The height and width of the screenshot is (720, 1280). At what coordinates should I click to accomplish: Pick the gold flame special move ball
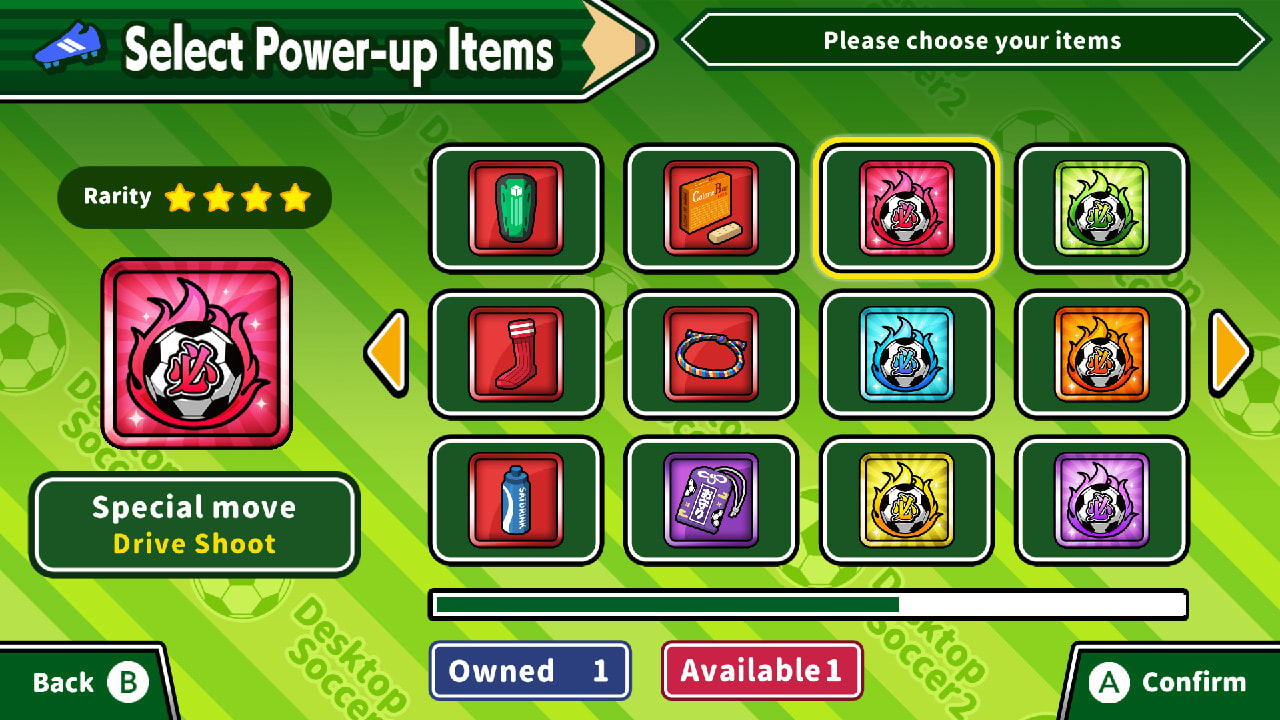tap(905, 503)
